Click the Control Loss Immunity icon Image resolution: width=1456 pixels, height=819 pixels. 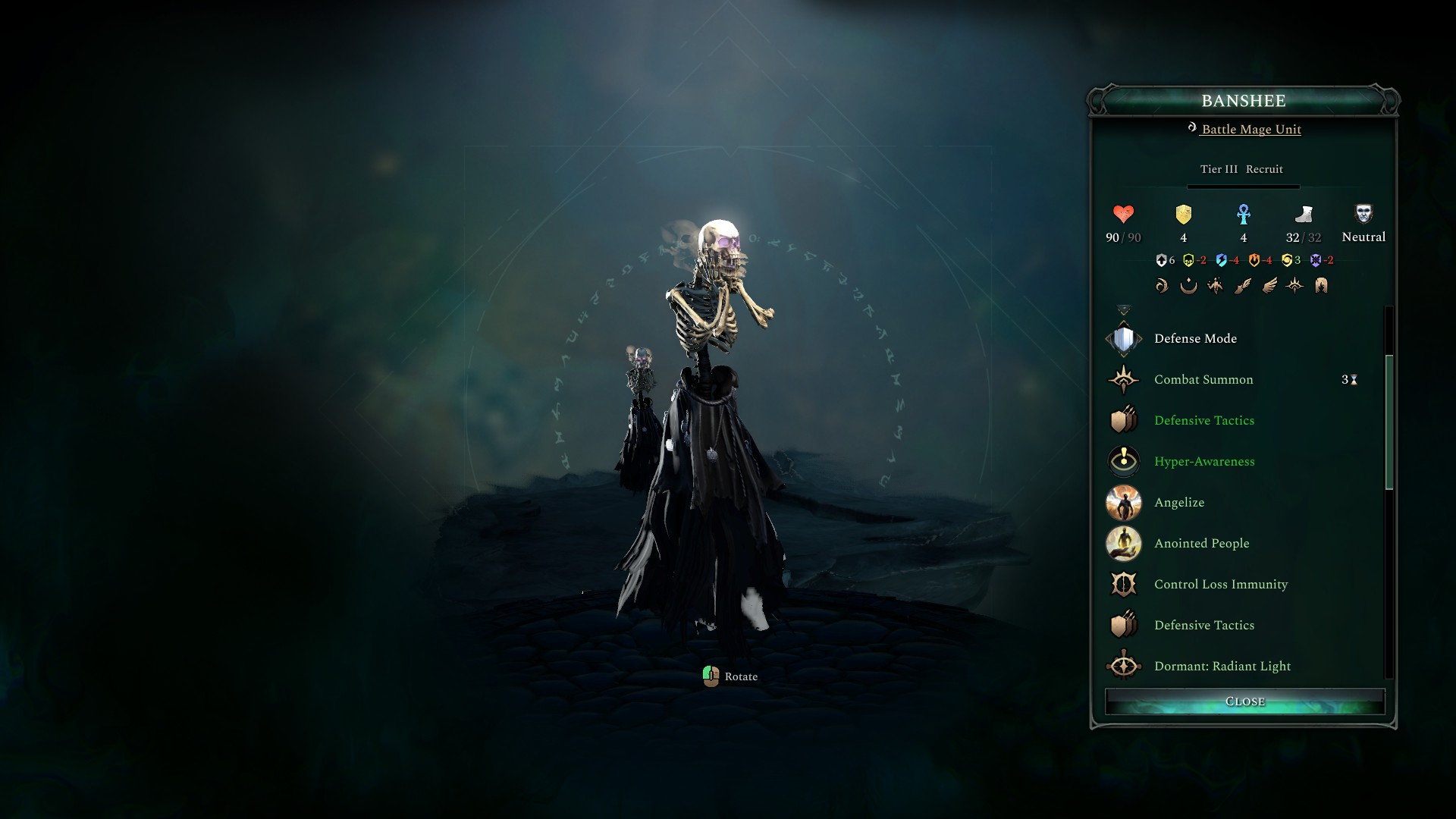click(1123, 584)
